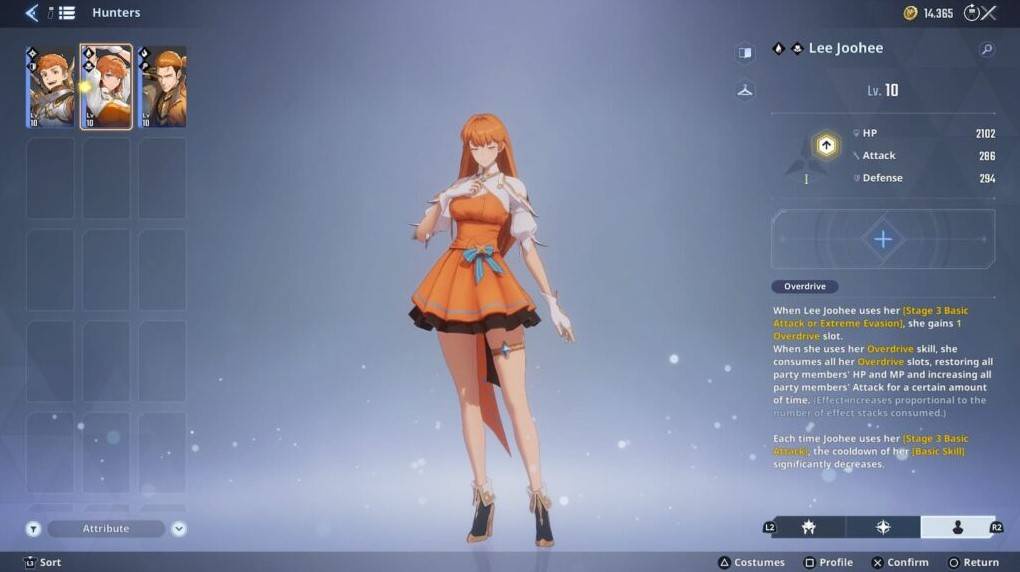Select the laughing armored hunter card

(51, 87)
